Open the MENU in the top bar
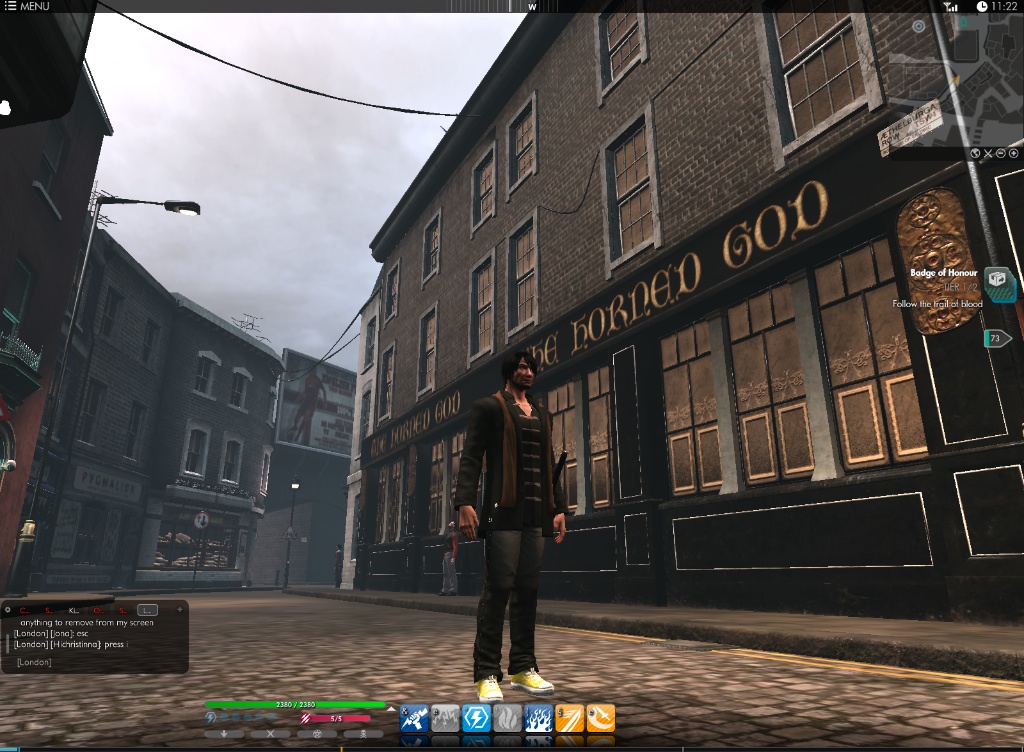The image size is (1024, 752). (x=27, y=6)
